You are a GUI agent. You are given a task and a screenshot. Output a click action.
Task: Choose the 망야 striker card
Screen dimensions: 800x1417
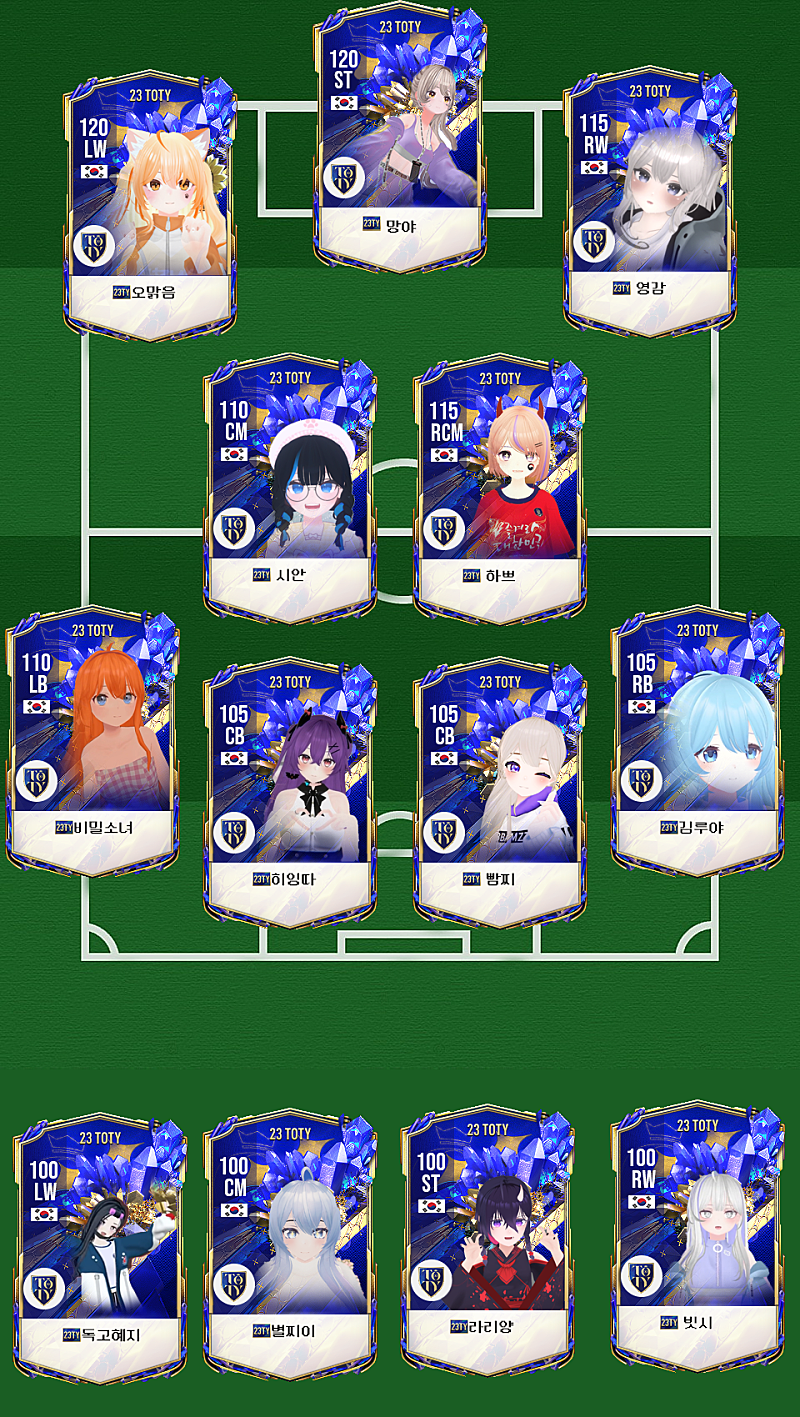pos(403,140)
